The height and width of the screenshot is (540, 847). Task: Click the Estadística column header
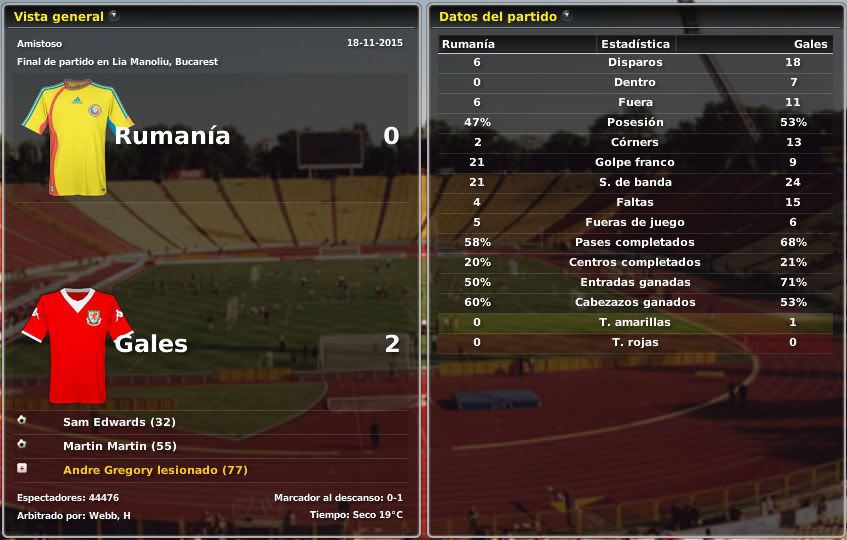[x=635, y=44]
